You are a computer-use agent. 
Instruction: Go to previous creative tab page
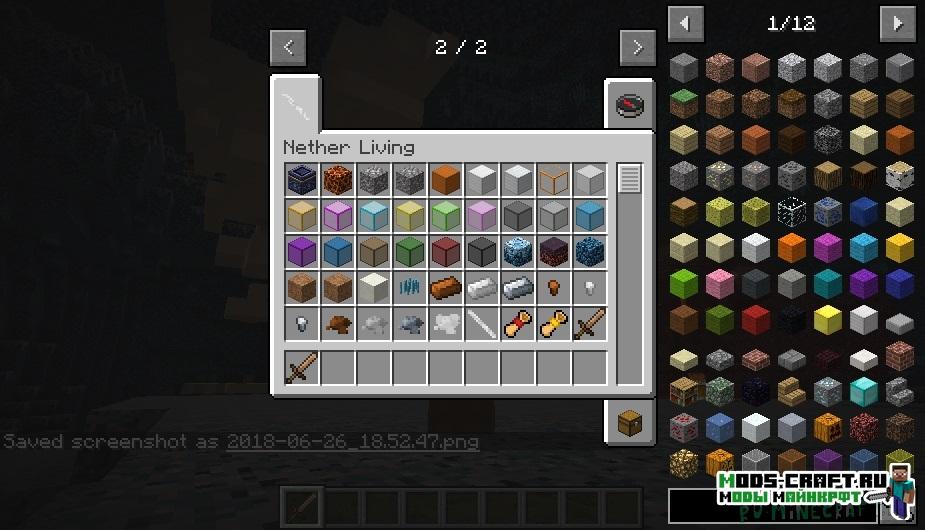pos(288,46)
